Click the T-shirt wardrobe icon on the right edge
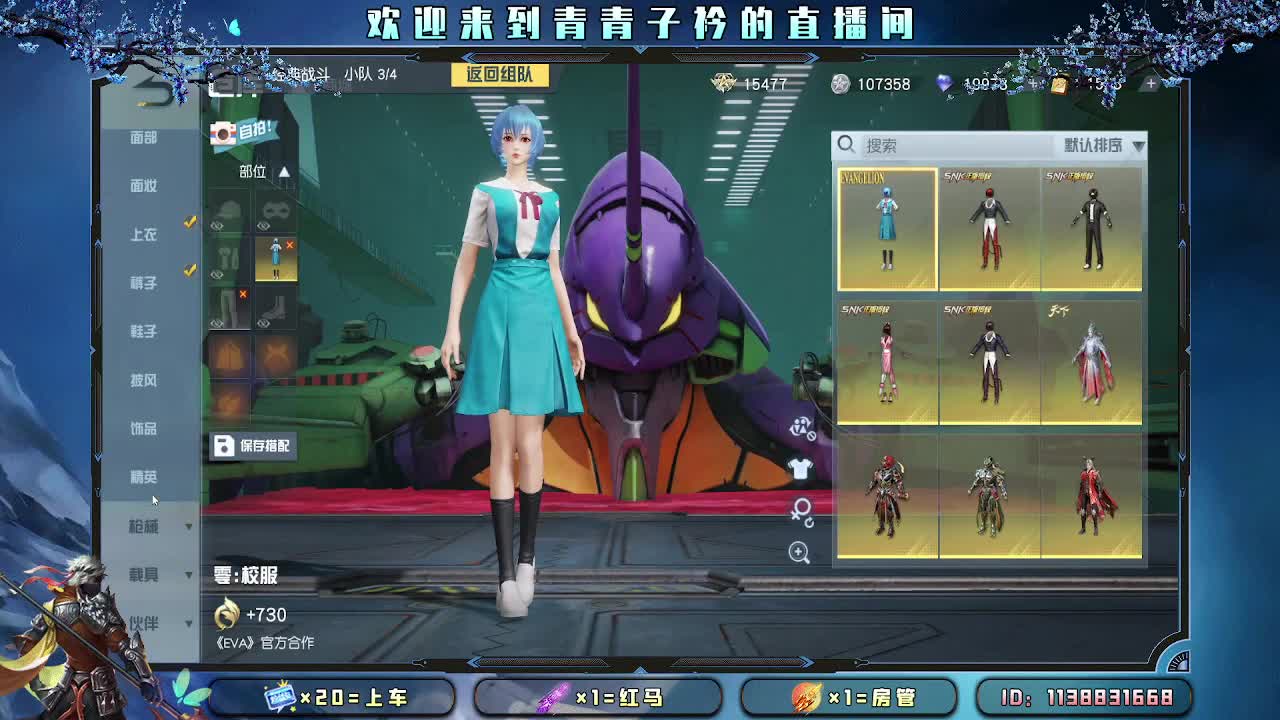This screenshot has width=1280, height=720. [800, 468]
